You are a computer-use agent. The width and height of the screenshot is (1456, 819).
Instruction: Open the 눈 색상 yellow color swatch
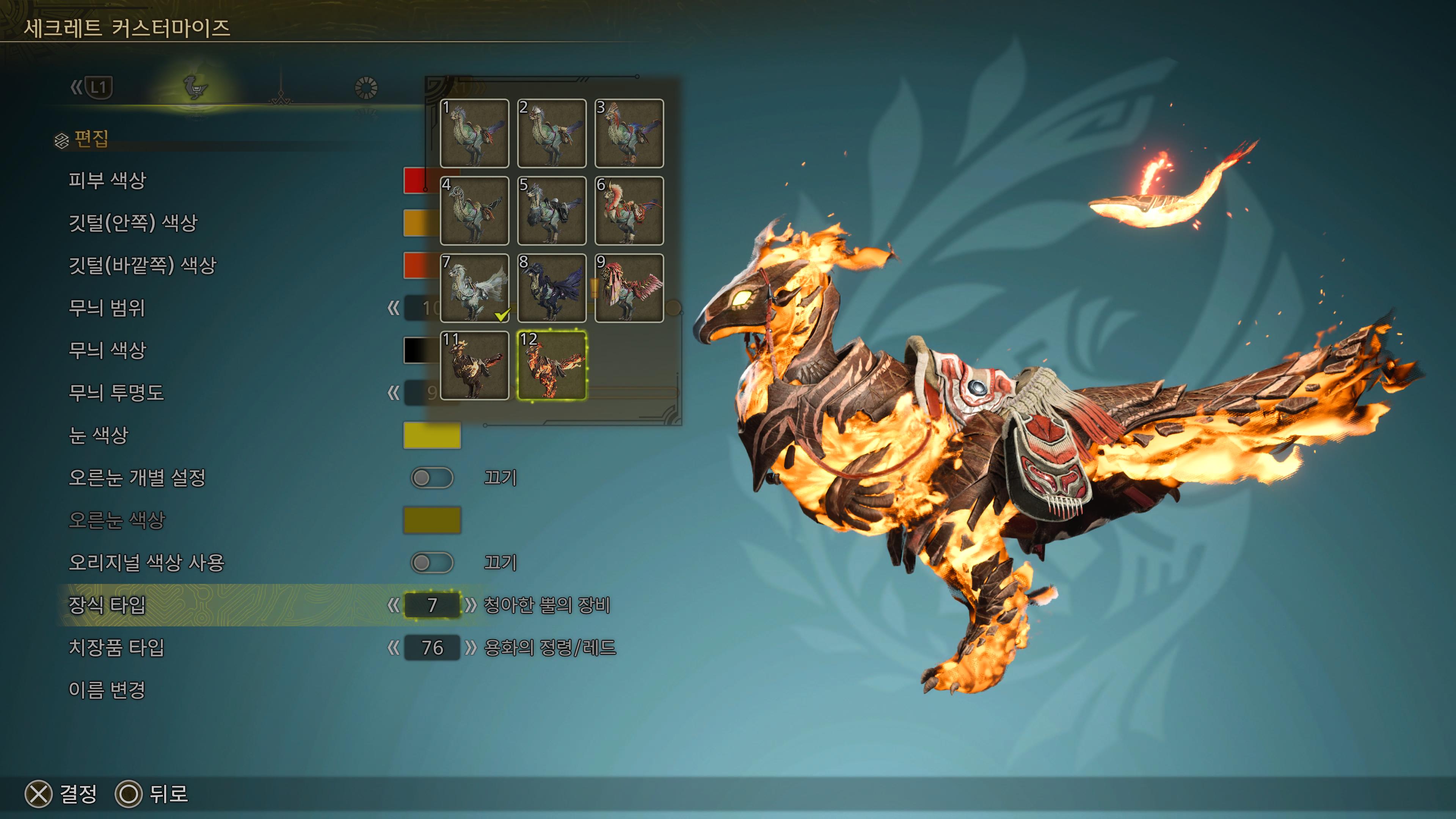[432, 435]
